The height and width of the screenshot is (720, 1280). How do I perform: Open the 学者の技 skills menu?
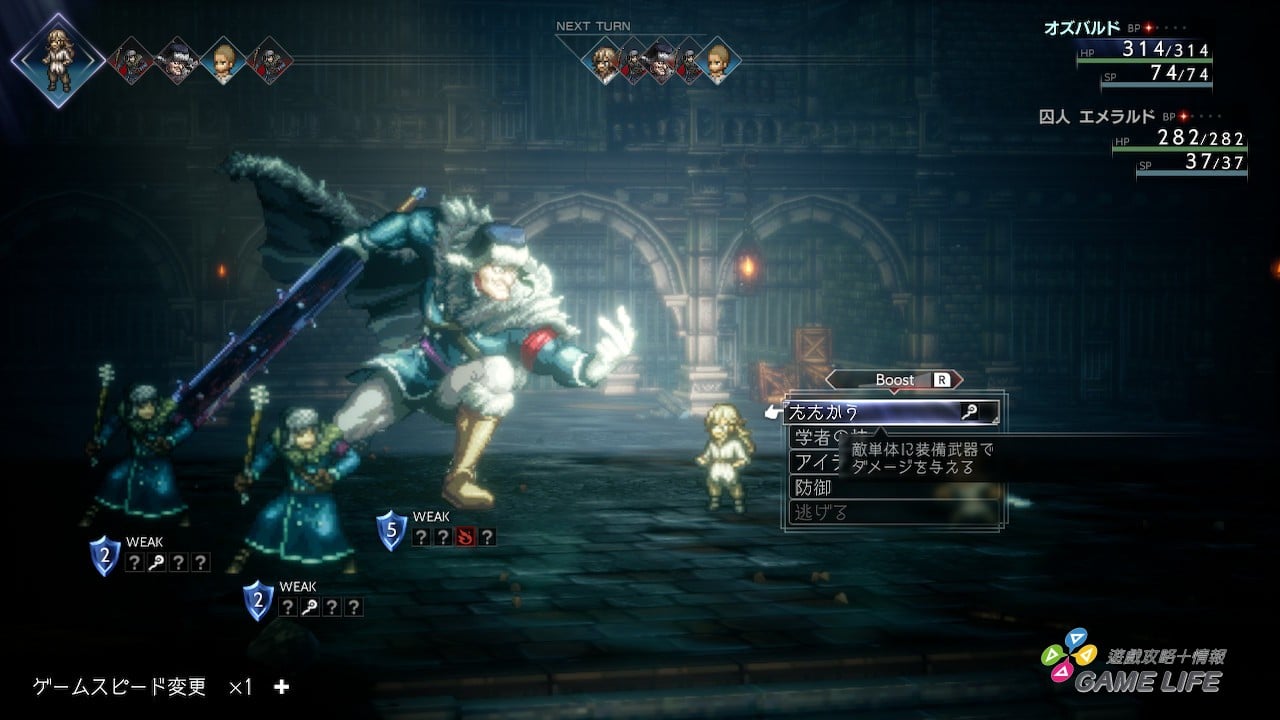[x=815, y=438]
